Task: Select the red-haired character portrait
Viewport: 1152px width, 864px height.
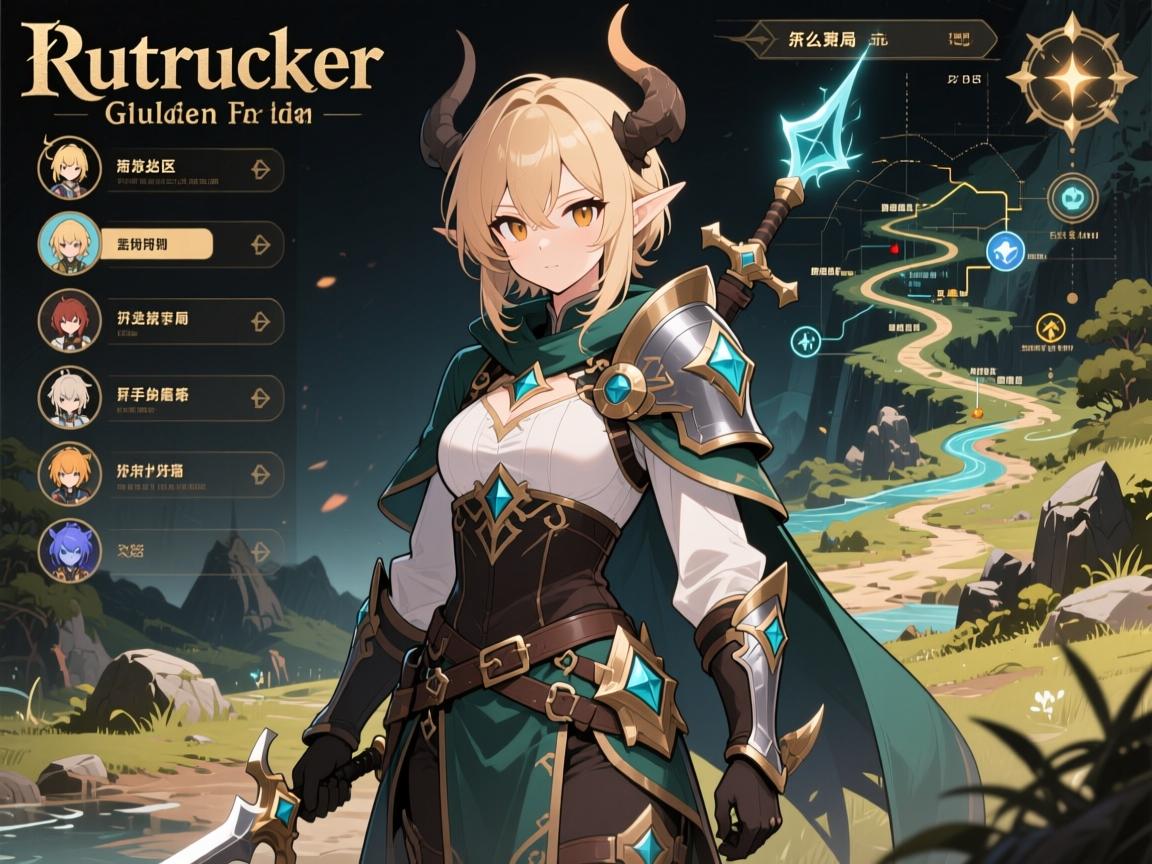Action: (x=68, y=321)
